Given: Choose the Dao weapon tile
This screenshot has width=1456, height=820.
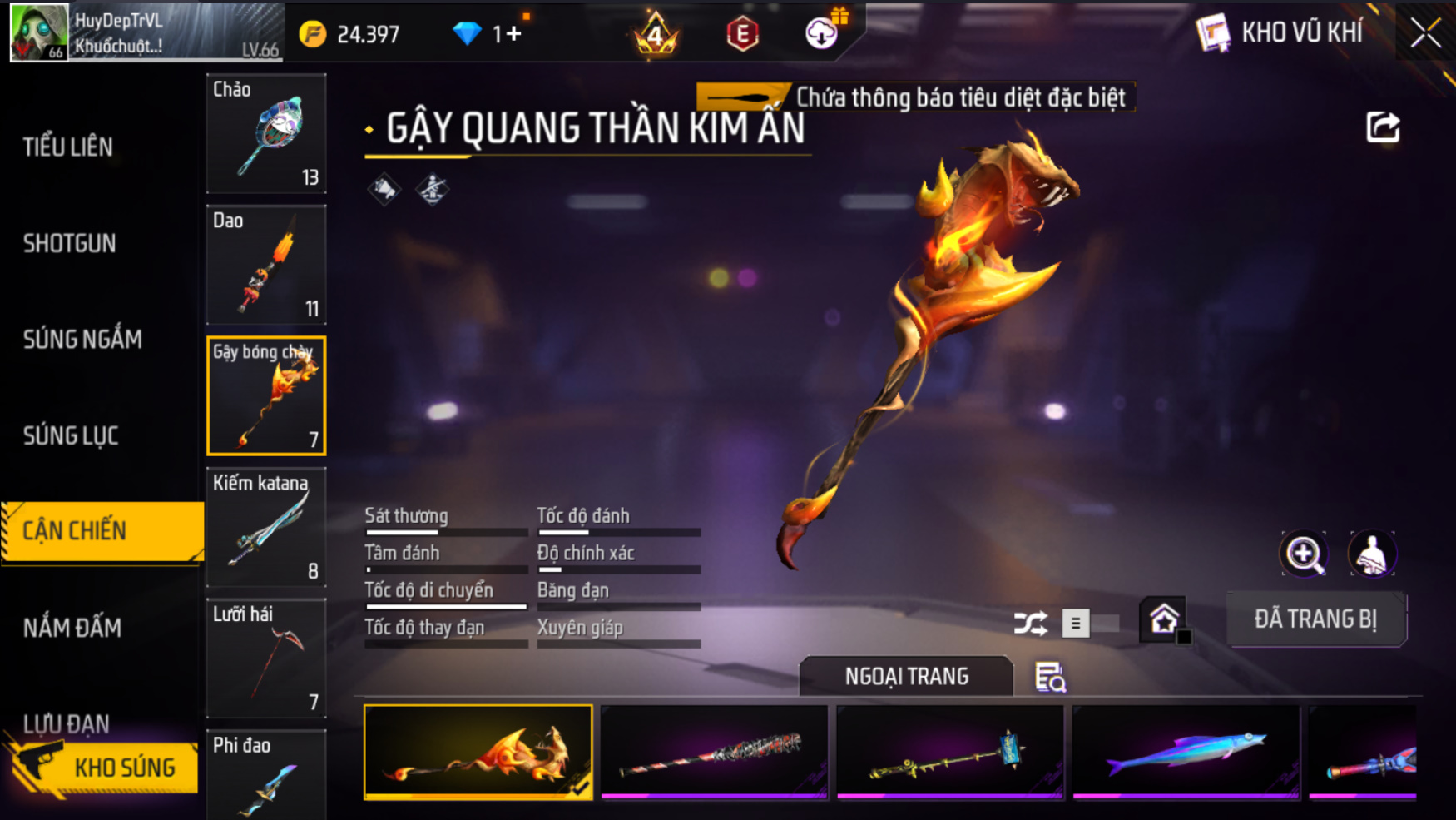Looking at the screenshot, I should pos(266,265).
